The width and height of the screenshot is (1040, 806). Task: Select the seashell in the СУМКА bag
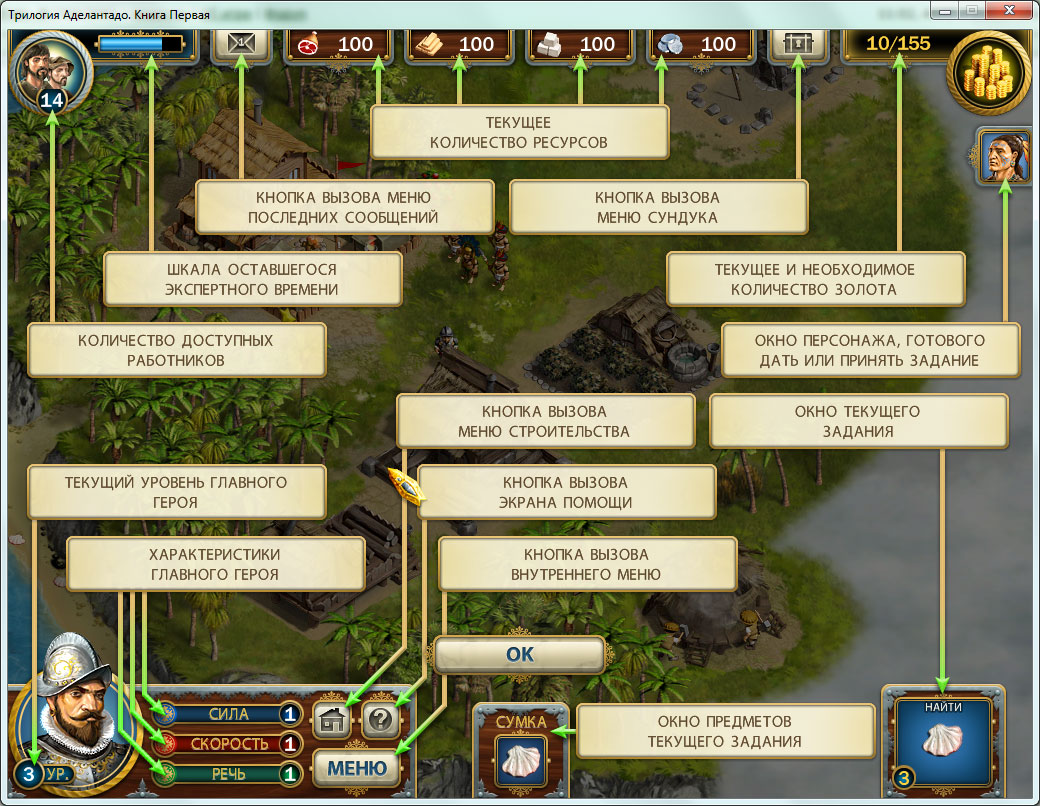520,762
